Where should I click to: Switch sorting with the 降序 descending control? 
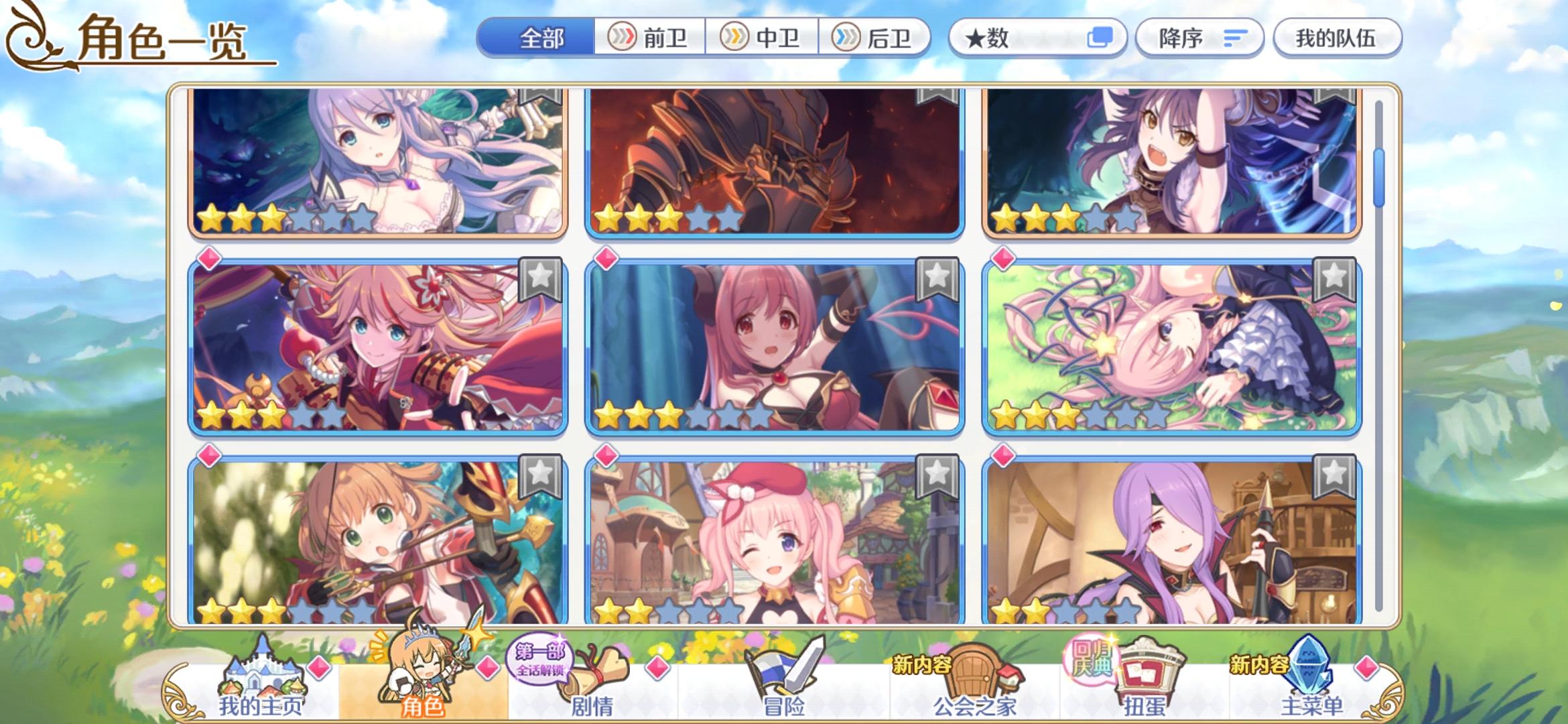(x=1199, y=39)
